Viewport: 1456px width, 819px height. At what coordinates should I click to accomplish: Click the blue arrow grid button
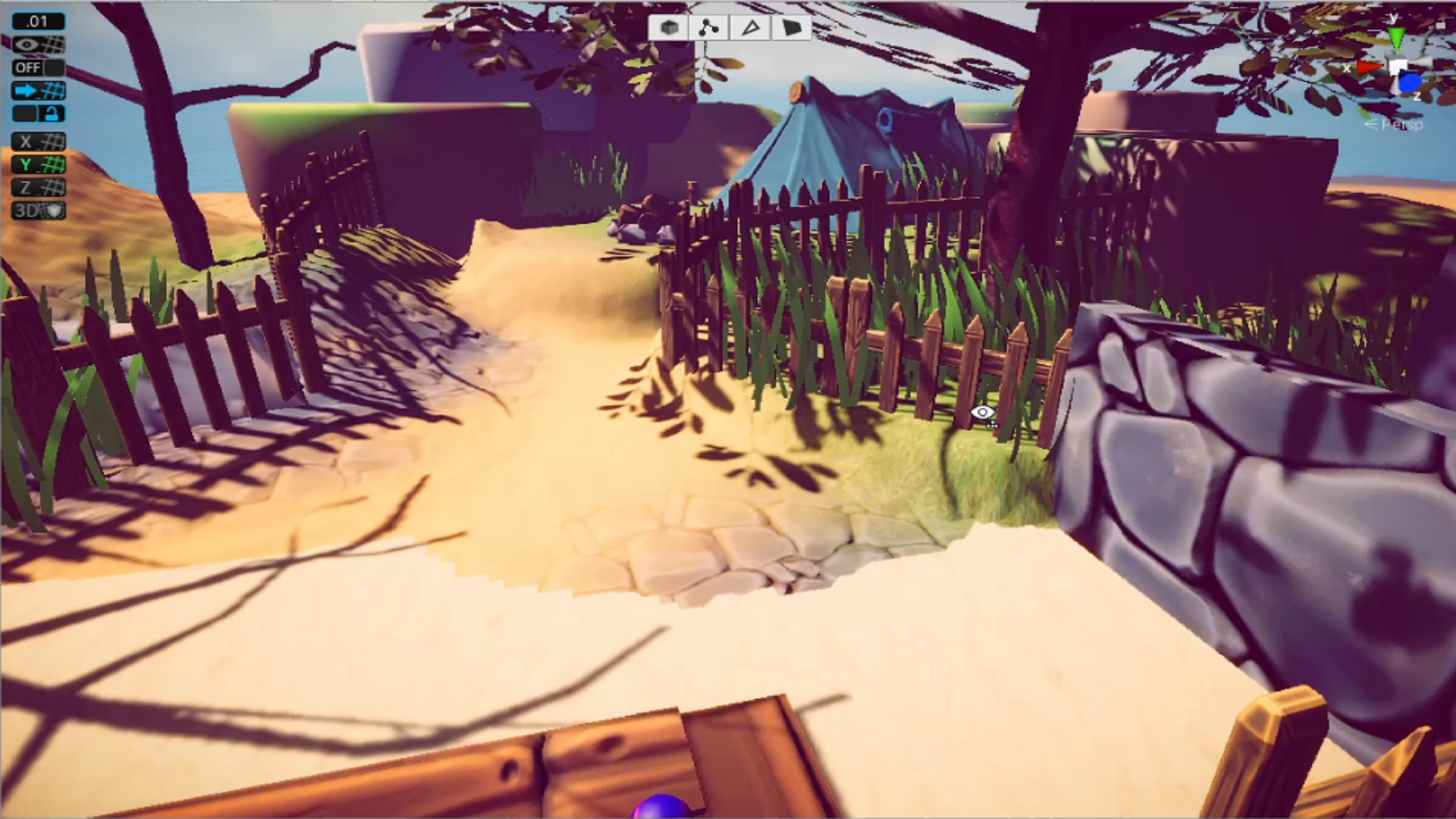[38, 90]
